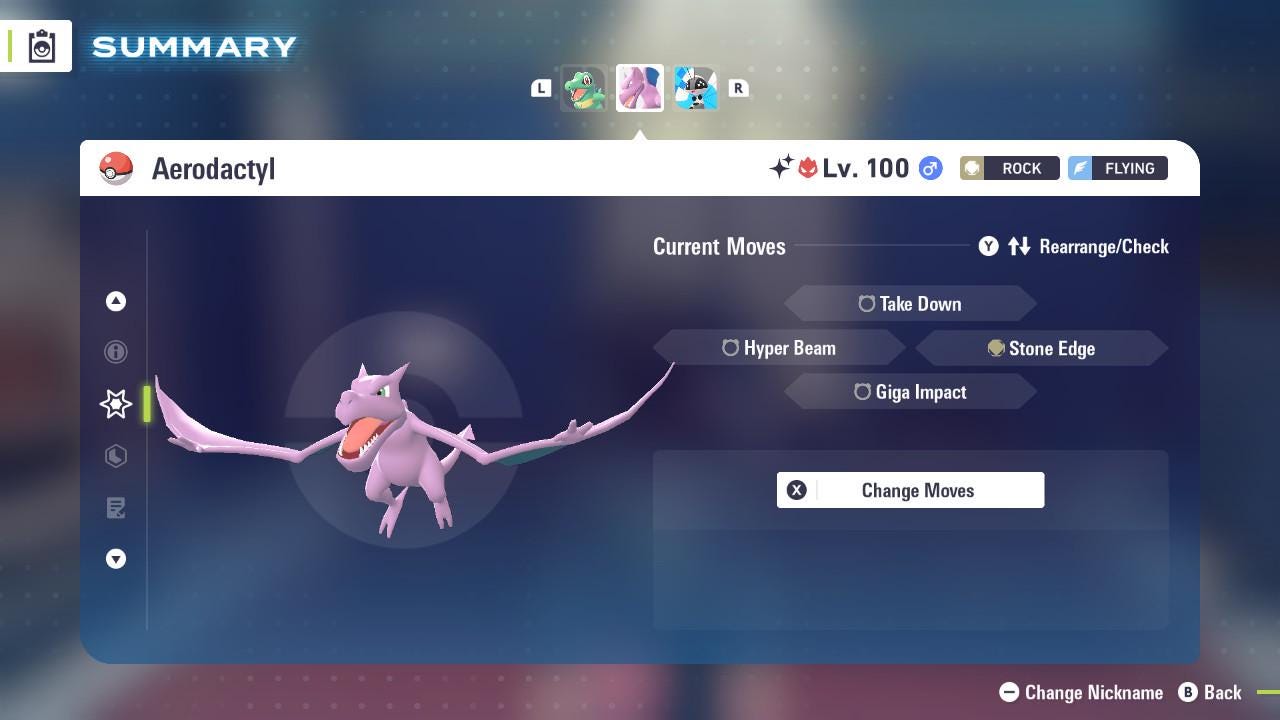Switch to Iron Bundle's summary thumbnail
Screen dimensions: 1280x720
[x=696, y=87]
